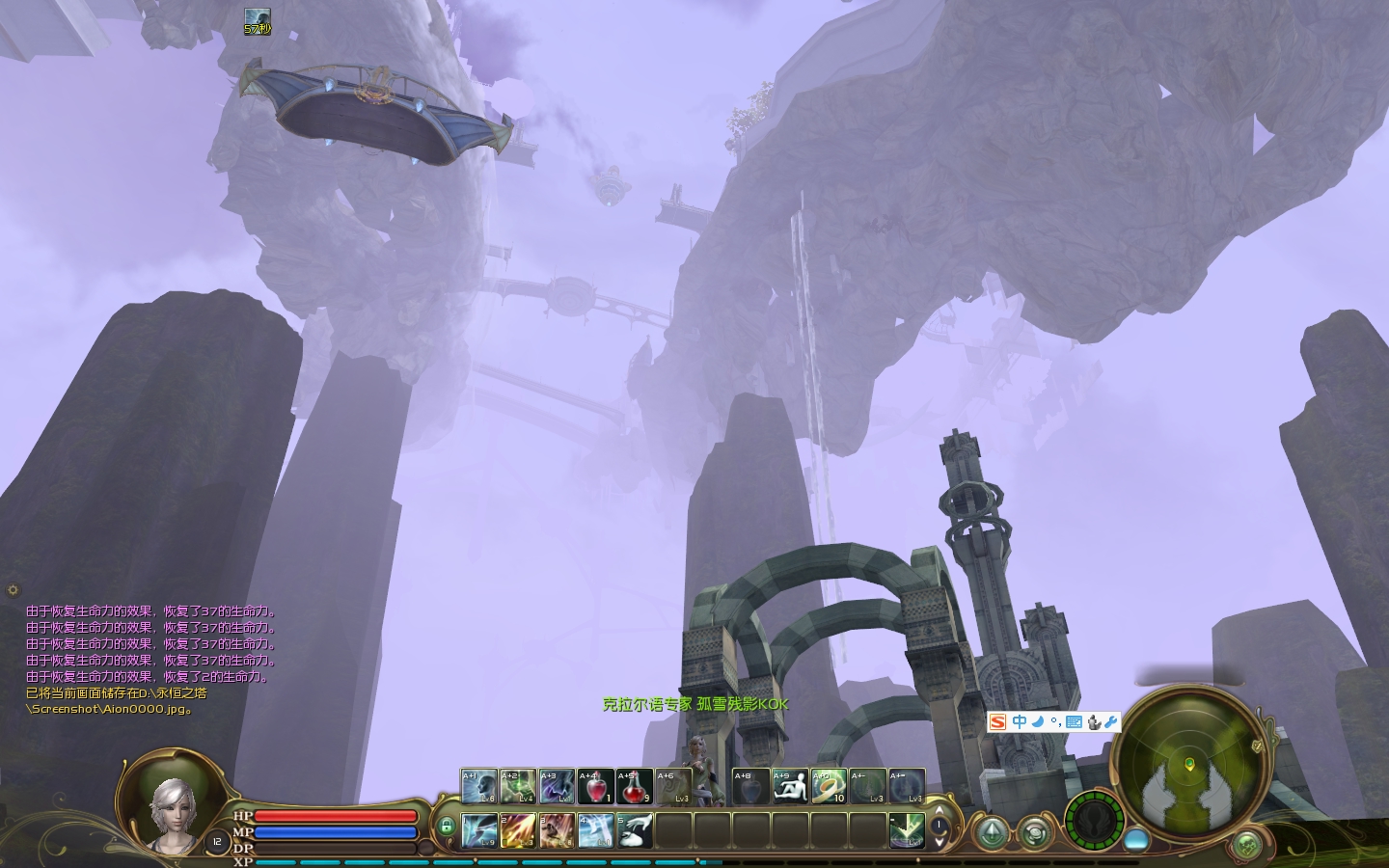Use the round red potion with count 1
Screen dimensions: 1389x868
tap(595, 786)
